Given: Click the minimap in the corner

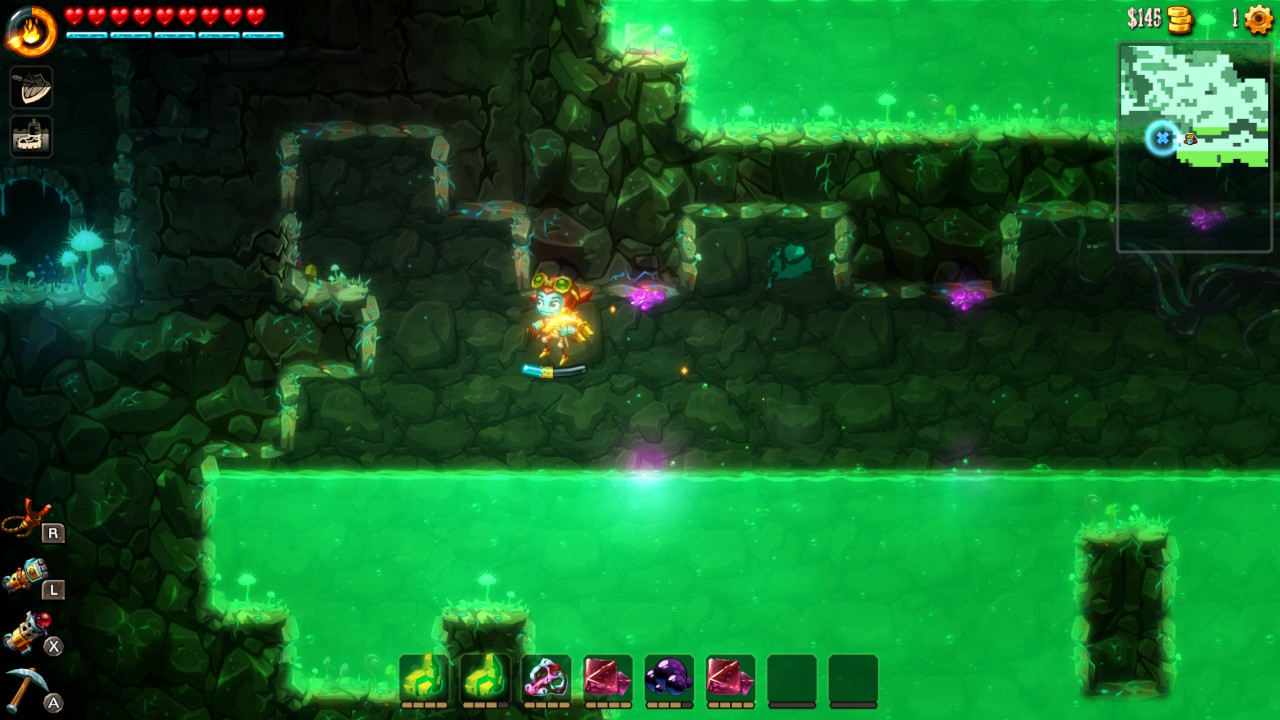Looking at the screenshot, I should click(x=1194, y=146).
